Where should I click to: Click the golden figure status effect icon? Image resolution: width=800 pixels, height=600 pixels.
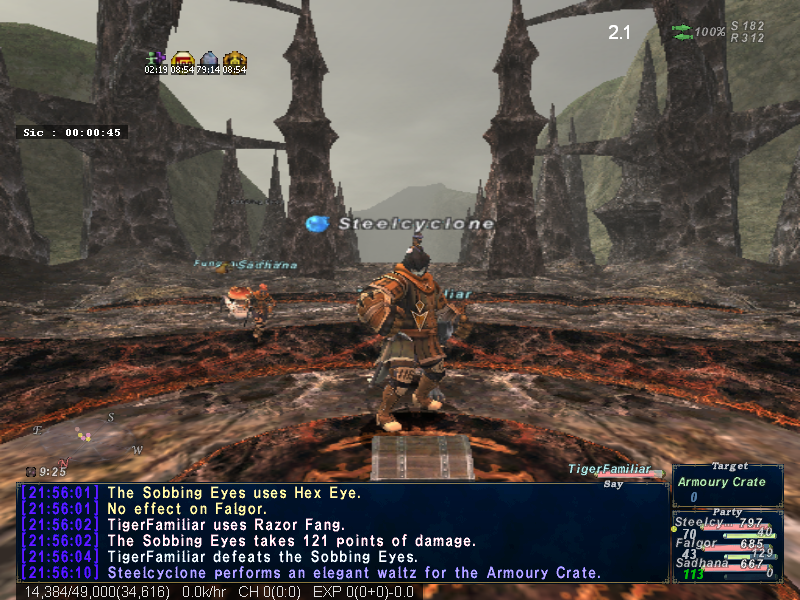(x=234, y=59)
